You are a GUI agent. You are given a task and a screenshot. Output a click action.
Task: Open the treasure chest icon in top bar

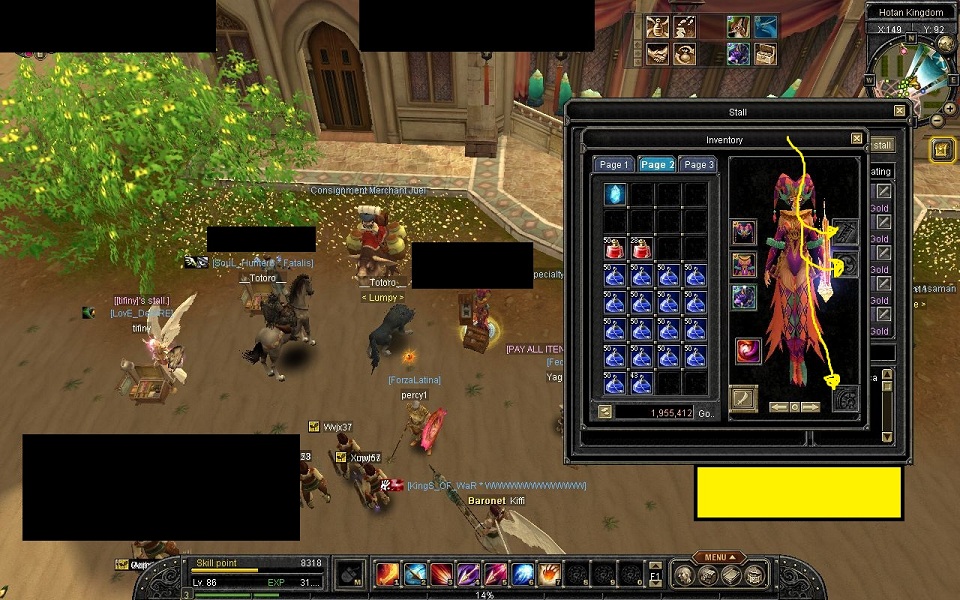click(765, 53)
